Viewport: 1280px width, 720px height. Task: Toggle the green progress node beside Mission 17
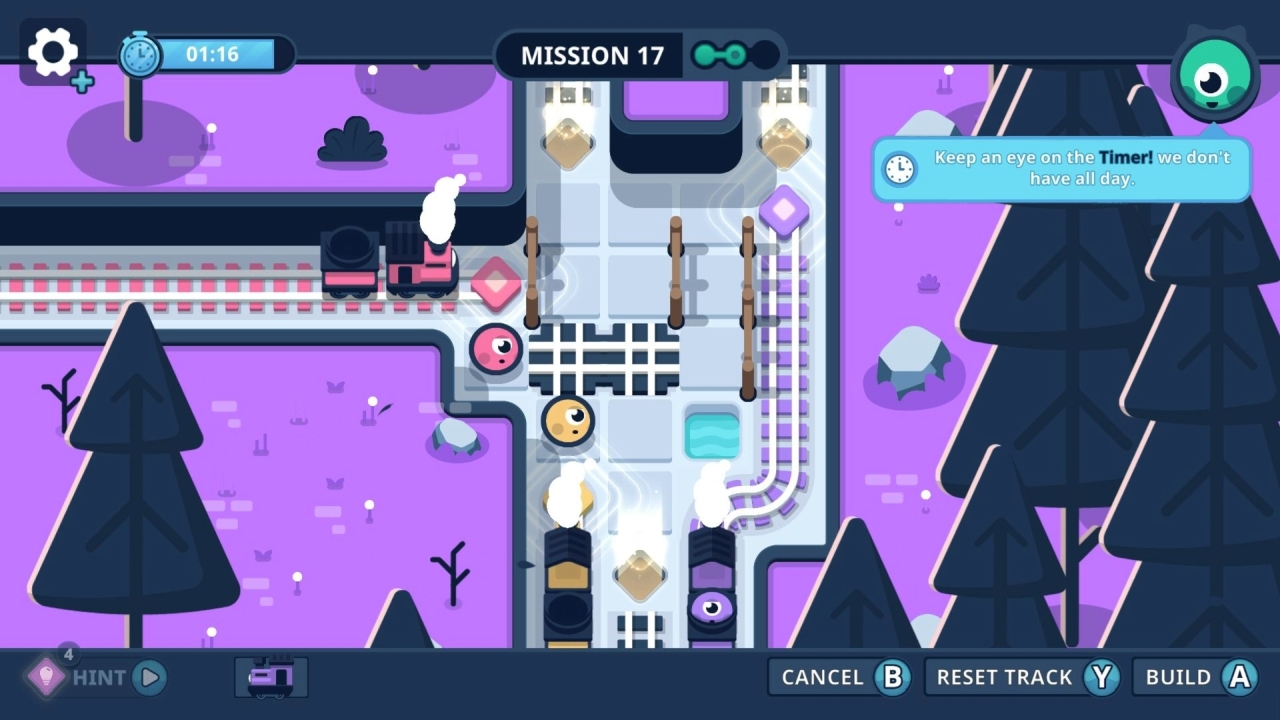click(716, 55)
